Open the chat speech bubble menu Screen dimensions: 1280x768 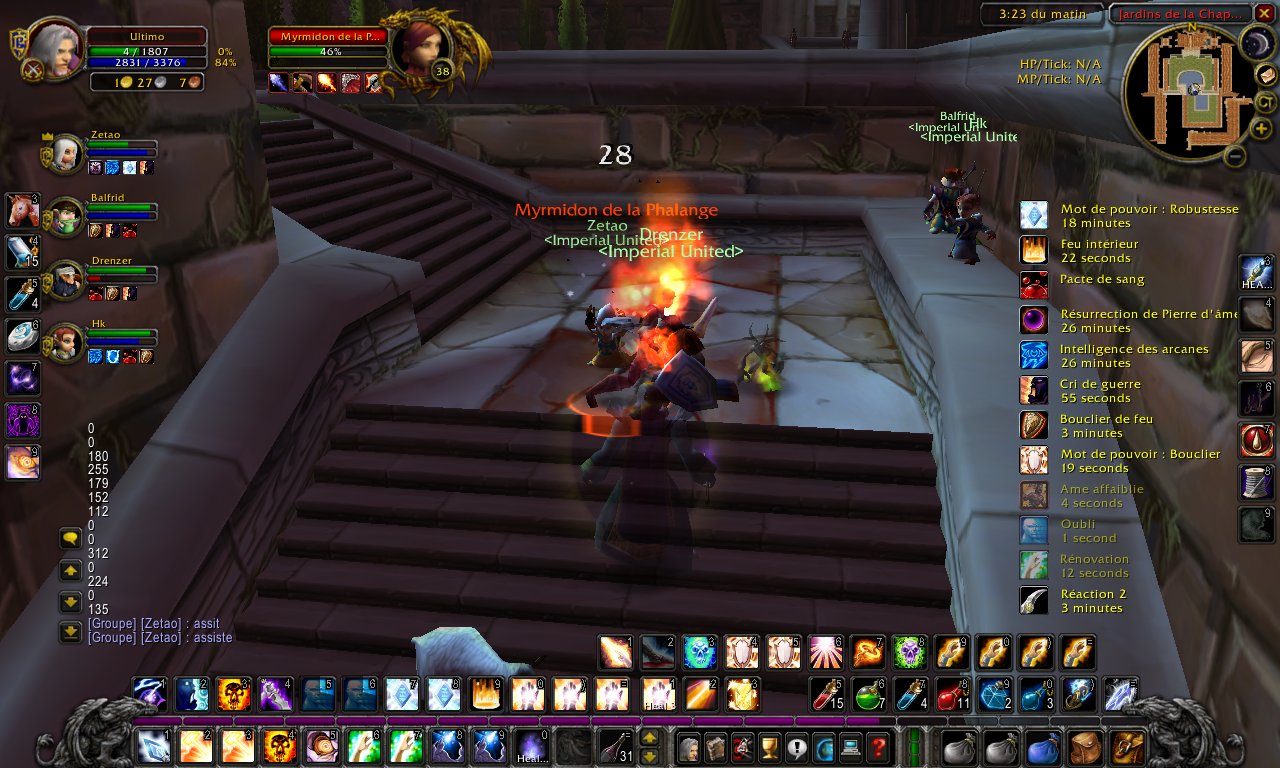70,538
